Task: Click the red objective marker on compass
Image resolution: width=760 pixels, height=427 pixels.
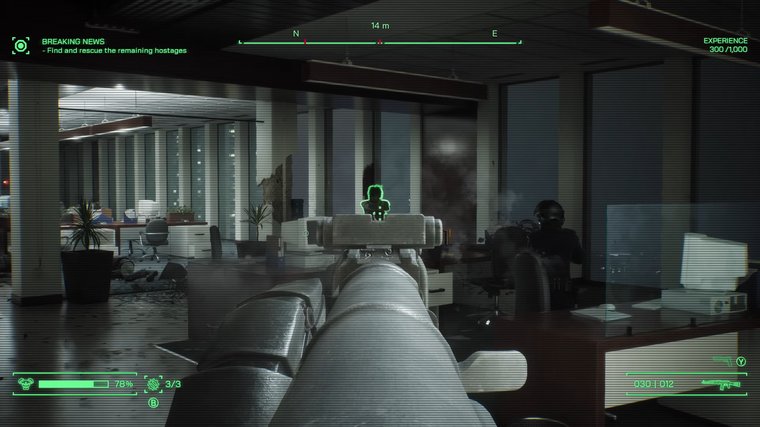Action: point(380,42)
